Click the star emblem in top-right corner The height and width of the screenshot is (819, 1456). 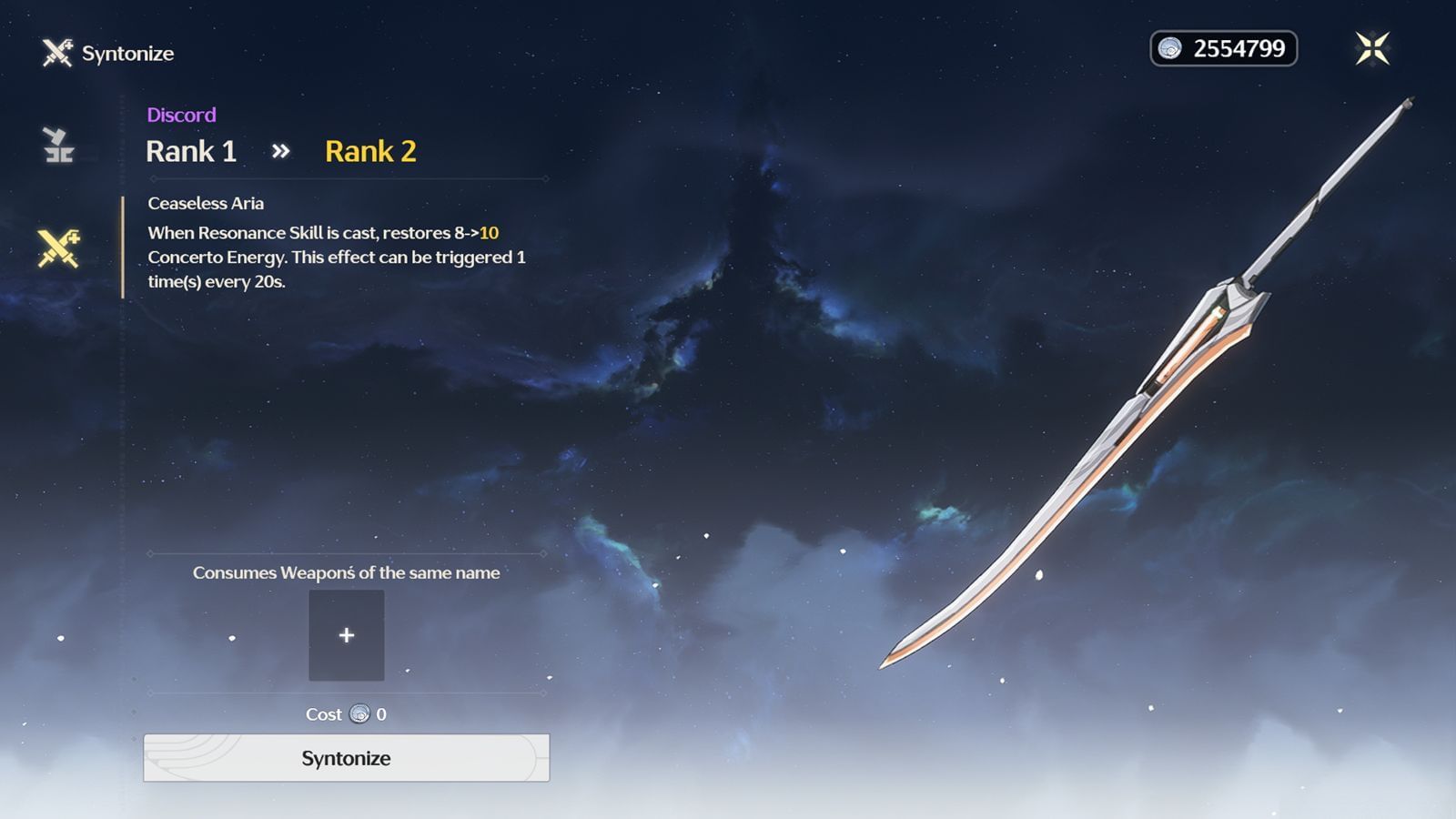(1370, 48)
